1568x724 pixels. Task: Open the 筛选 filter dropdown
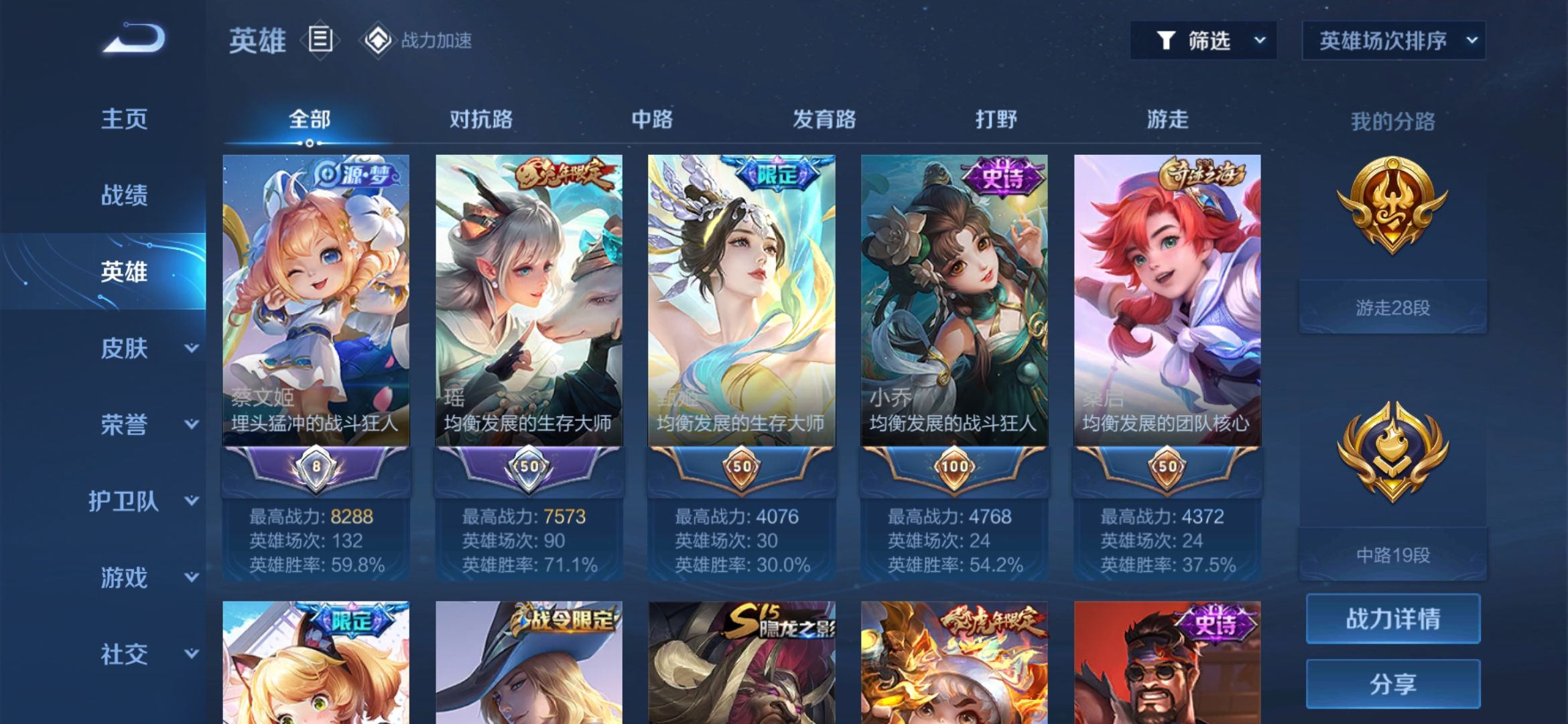point(1203,41)
